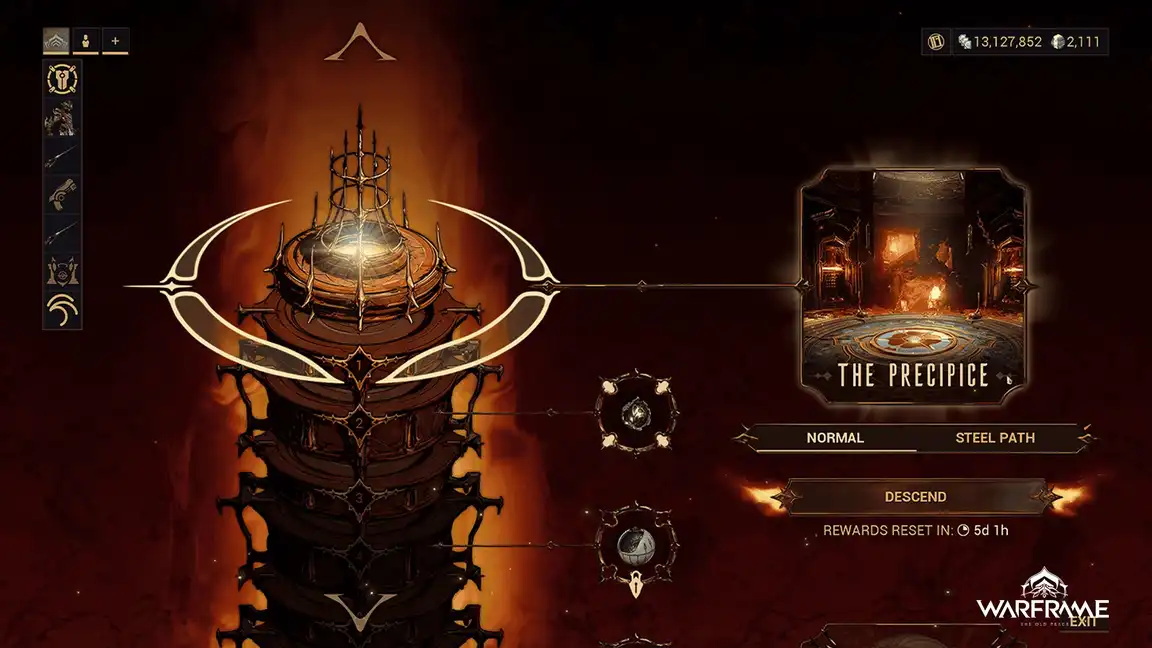View the locked sphere reward node
This screenshot has height=648, width=1152.
(635, 545)
